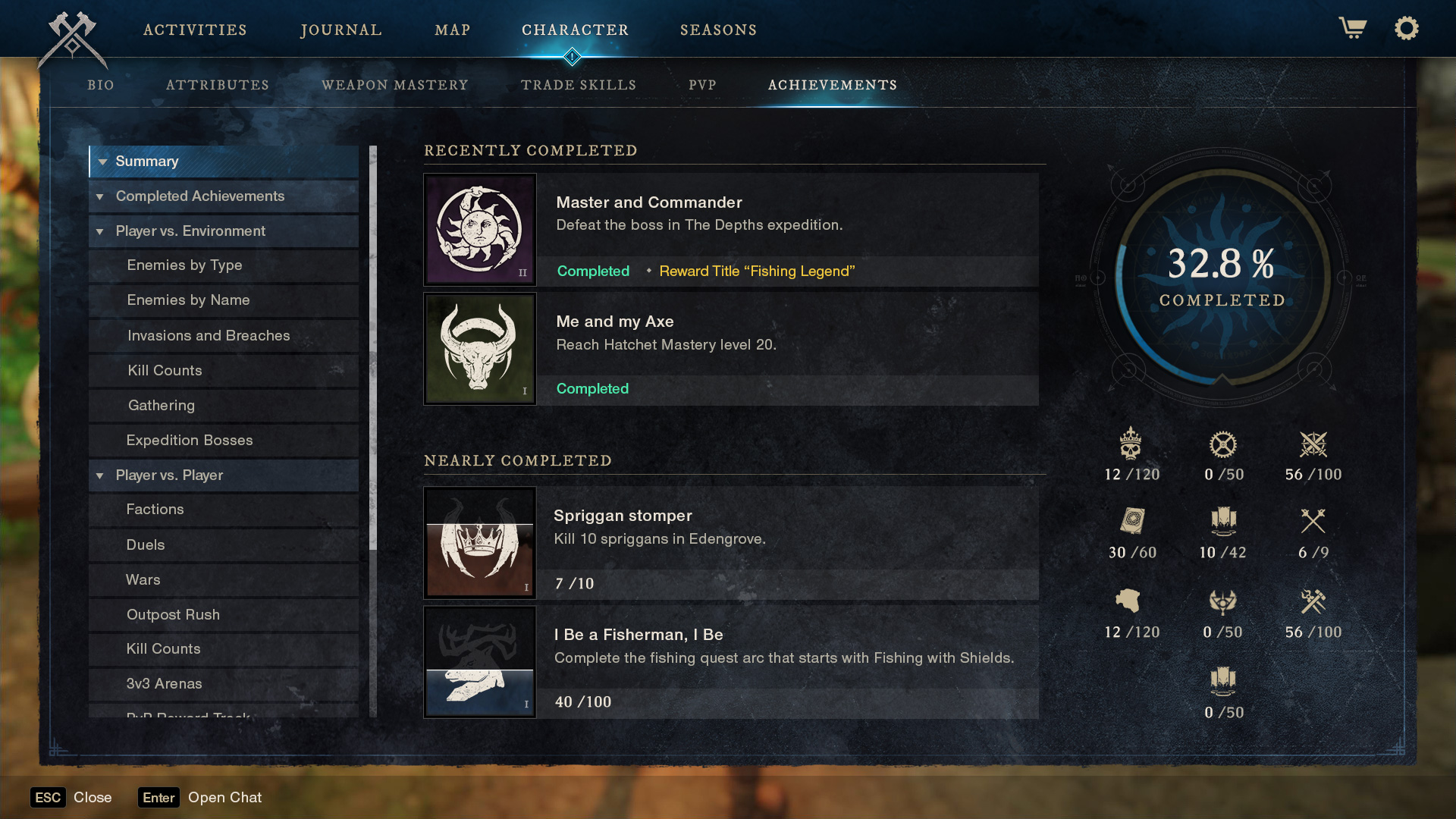Select the Outpost Rush category
Image resolution: width=1456 pixels, height=819 pixels.
click(173, 614)
